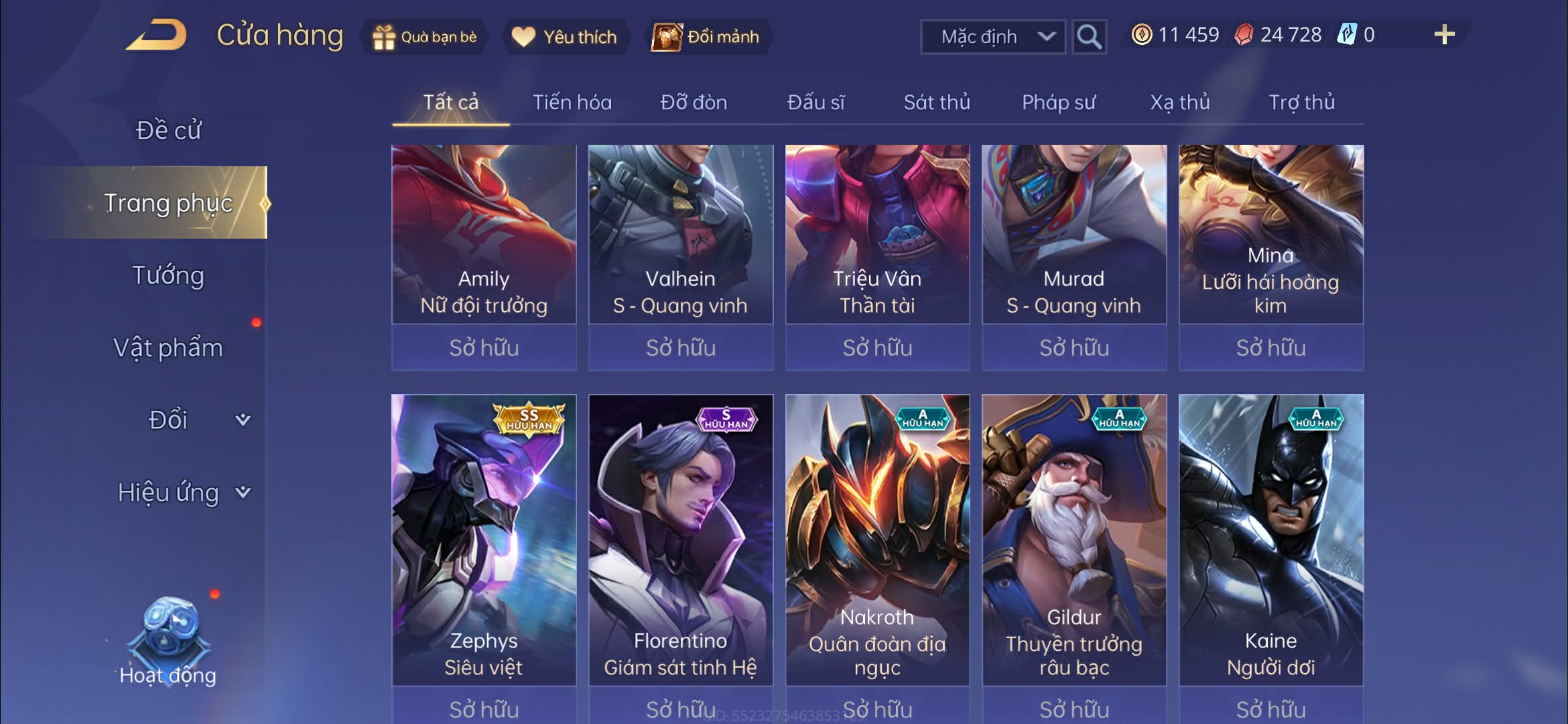Viewport: 1568px width, 724px height.
Task: Go back using the arrow button
Action: (x=156, y=36)
